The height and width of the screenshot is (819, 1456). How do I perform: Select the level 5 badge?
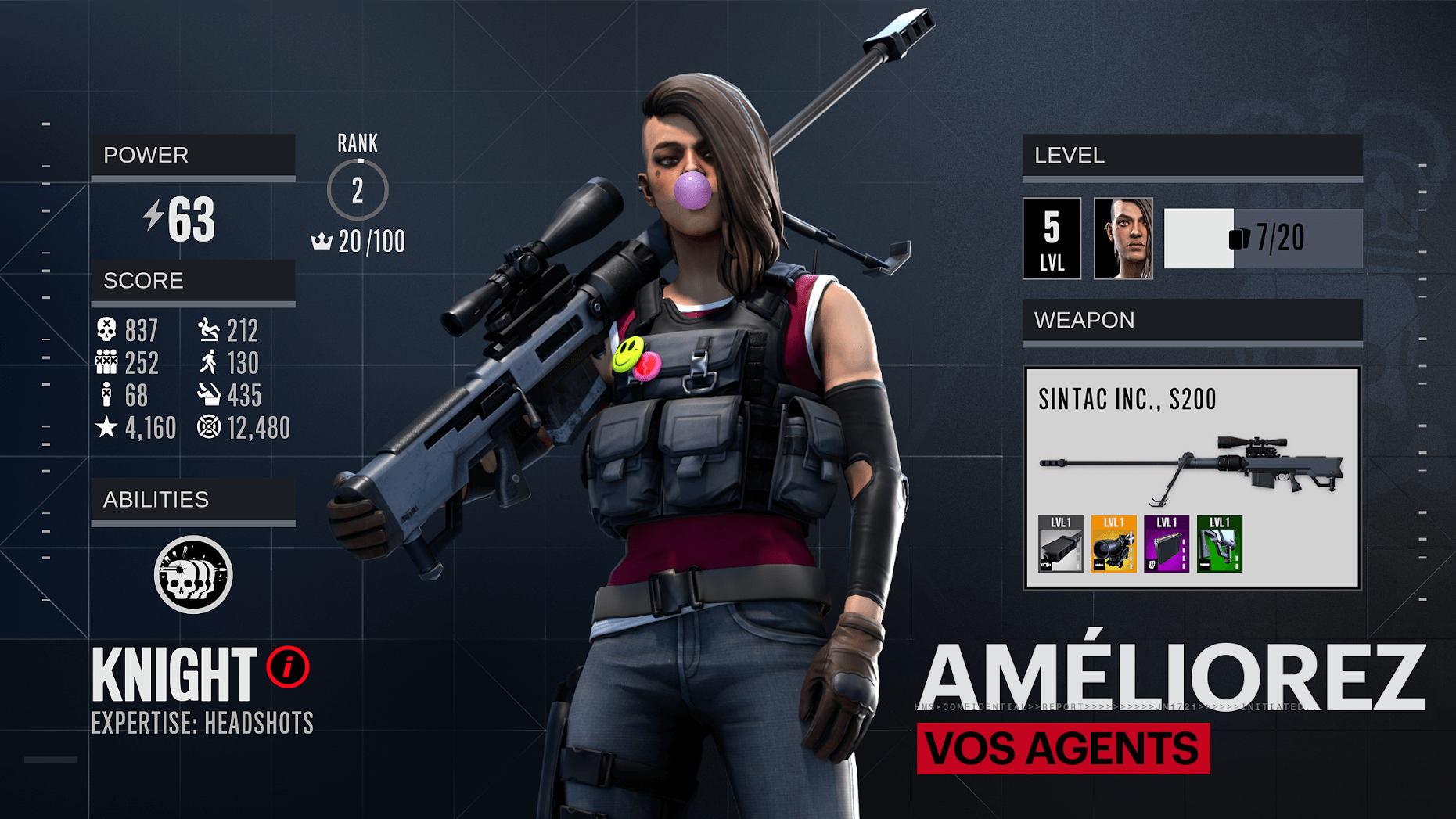coord(1052,239)
